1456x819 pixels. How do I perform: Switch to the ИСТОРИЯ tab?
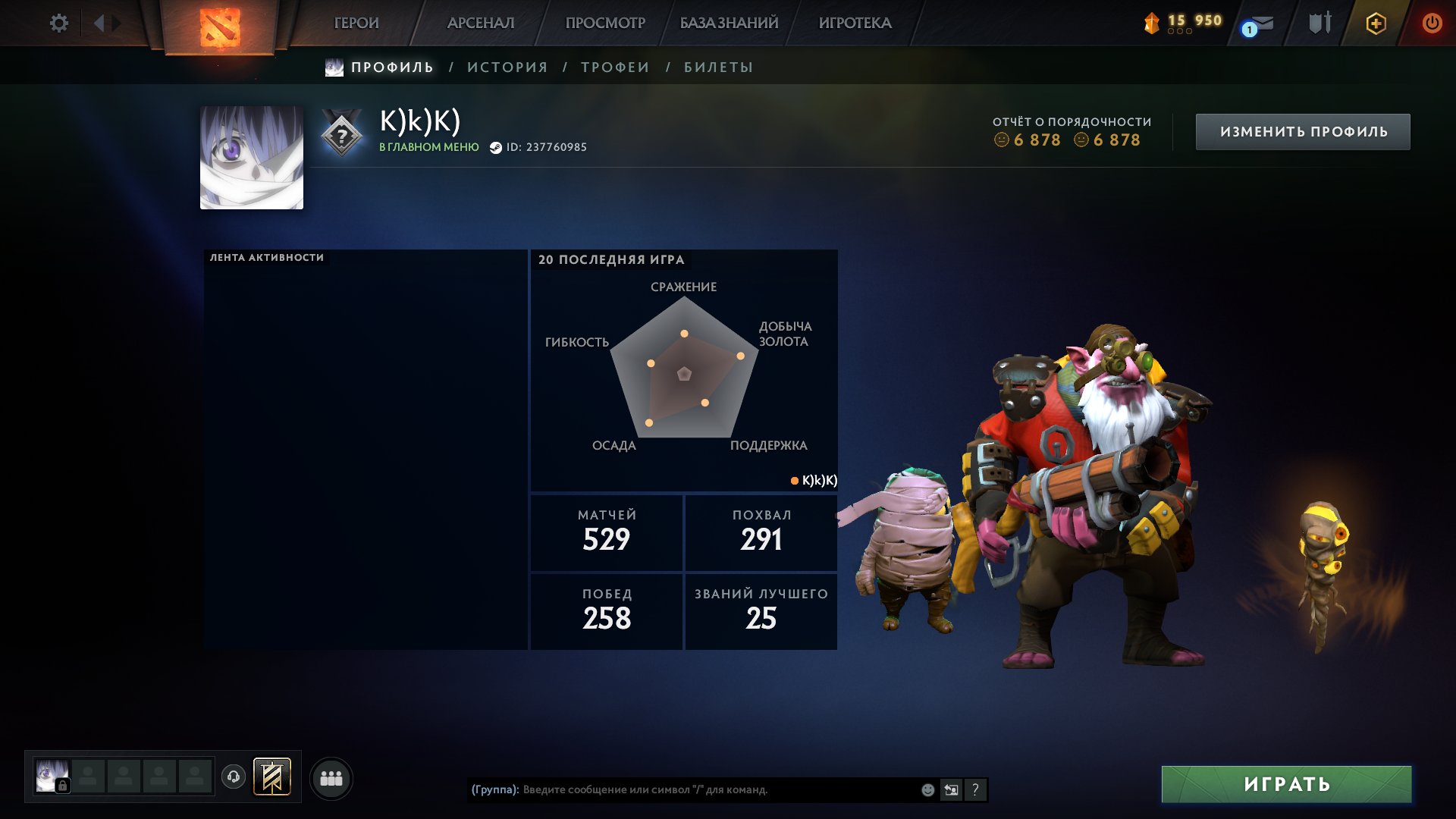click(x=506, y=67)
